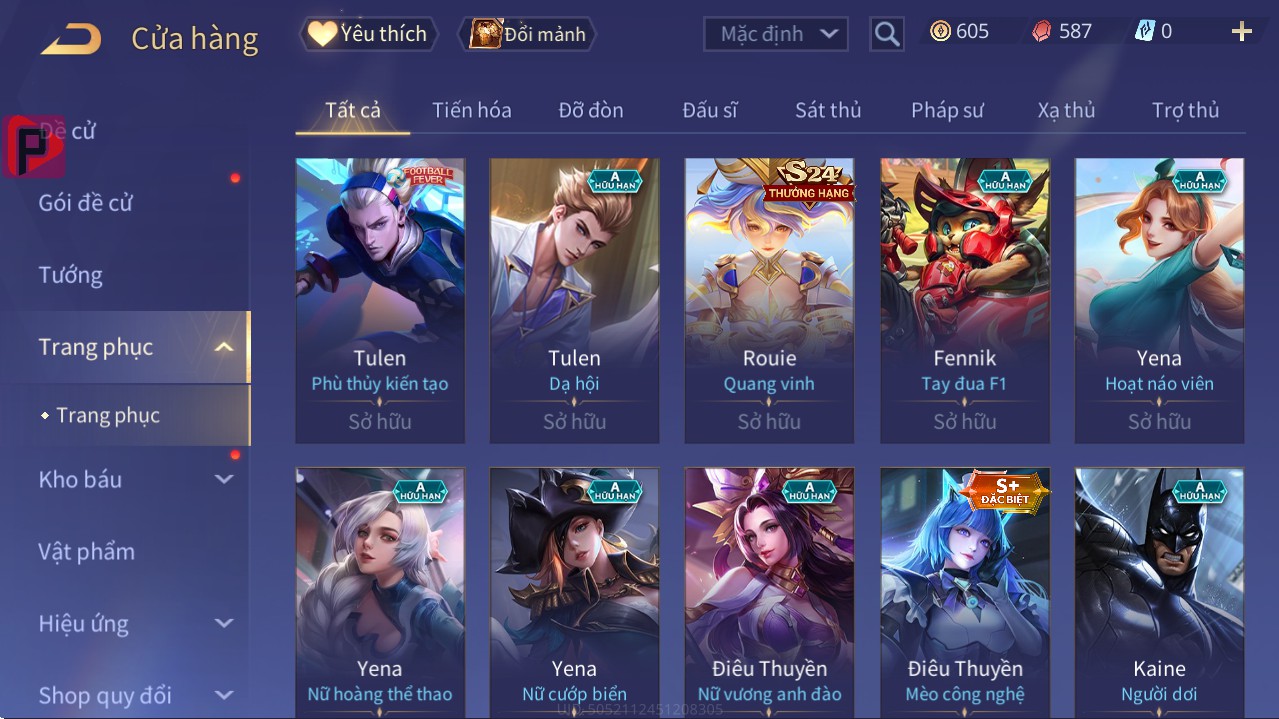1279x719 pixels.
Task: Open the Xạ thủ tab
Action: point(1066,110)
